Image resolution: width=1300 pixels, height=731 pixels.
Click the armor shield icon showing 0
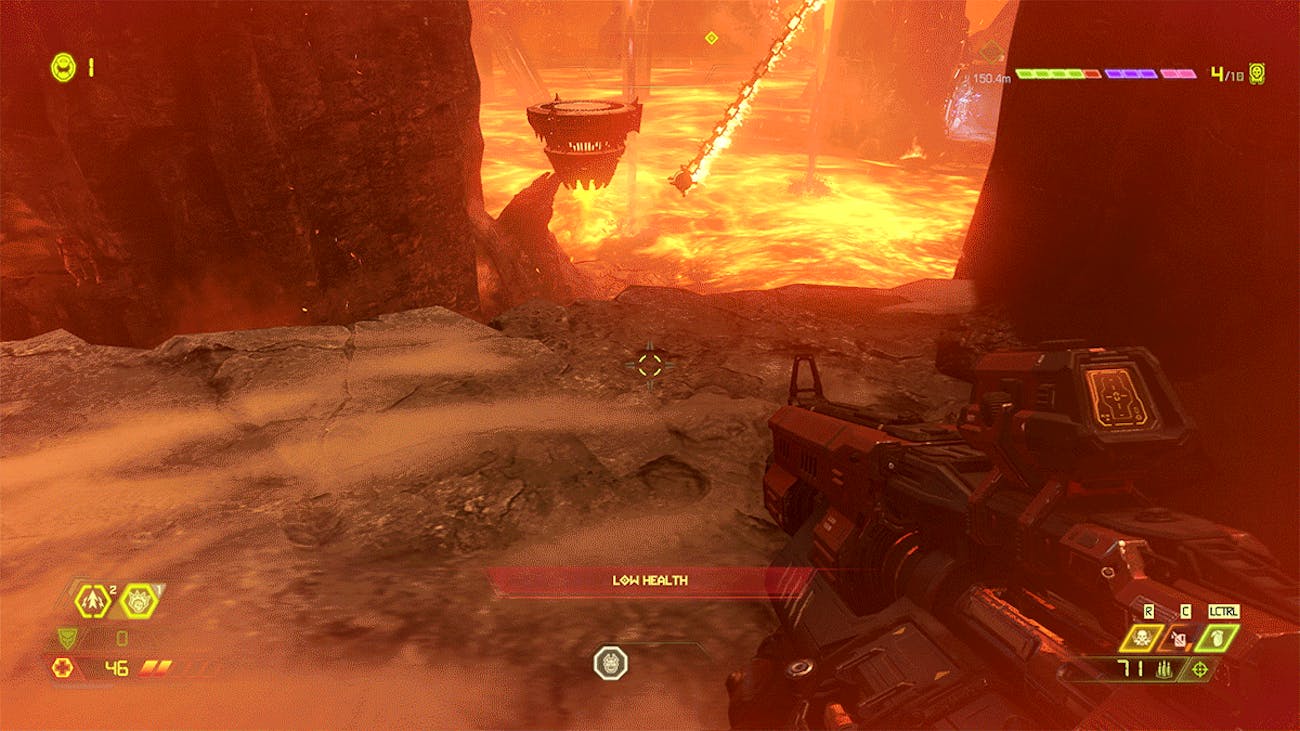(x=67, y=638)
